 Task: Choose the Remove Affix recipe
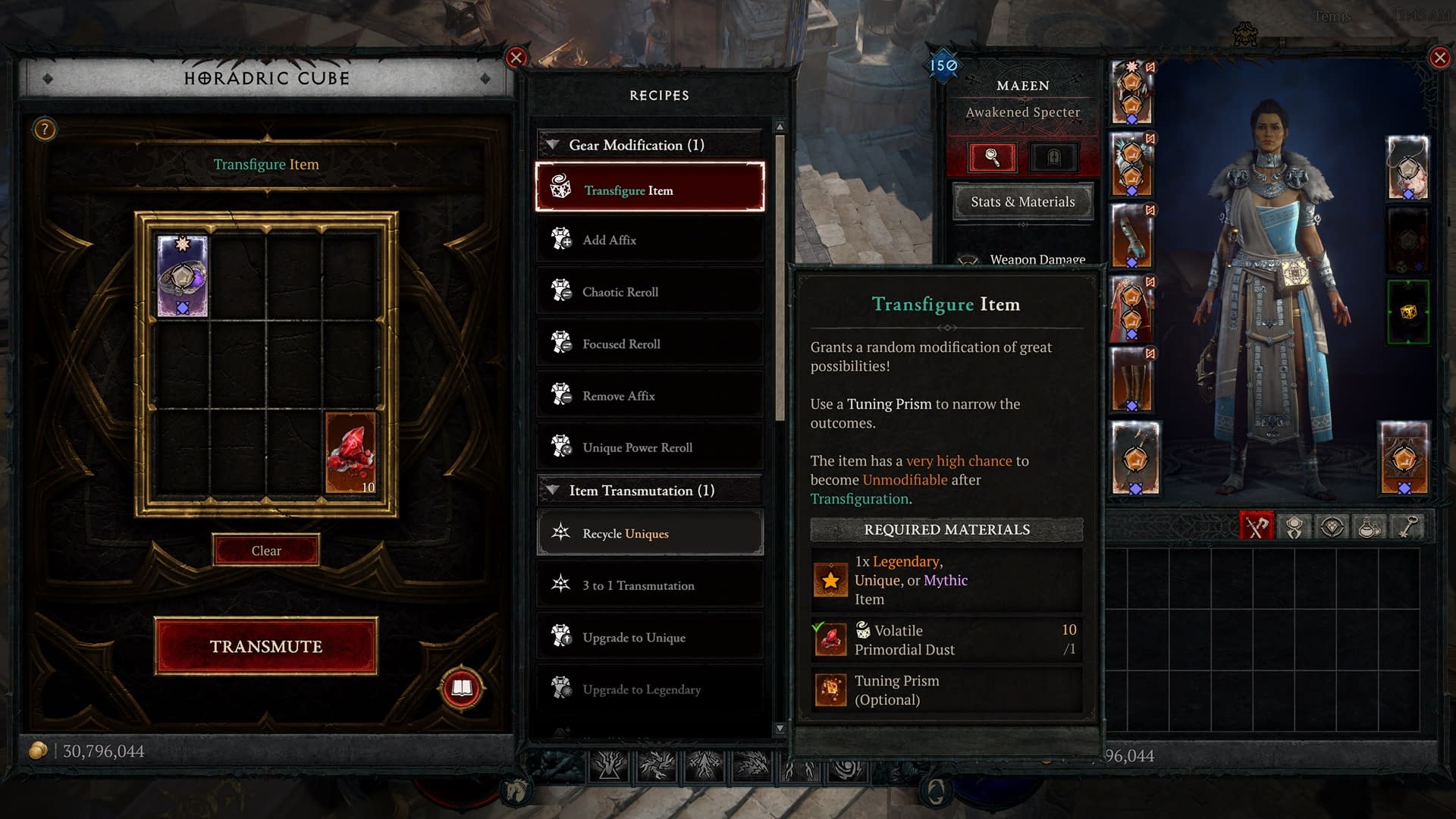(650, 396)
